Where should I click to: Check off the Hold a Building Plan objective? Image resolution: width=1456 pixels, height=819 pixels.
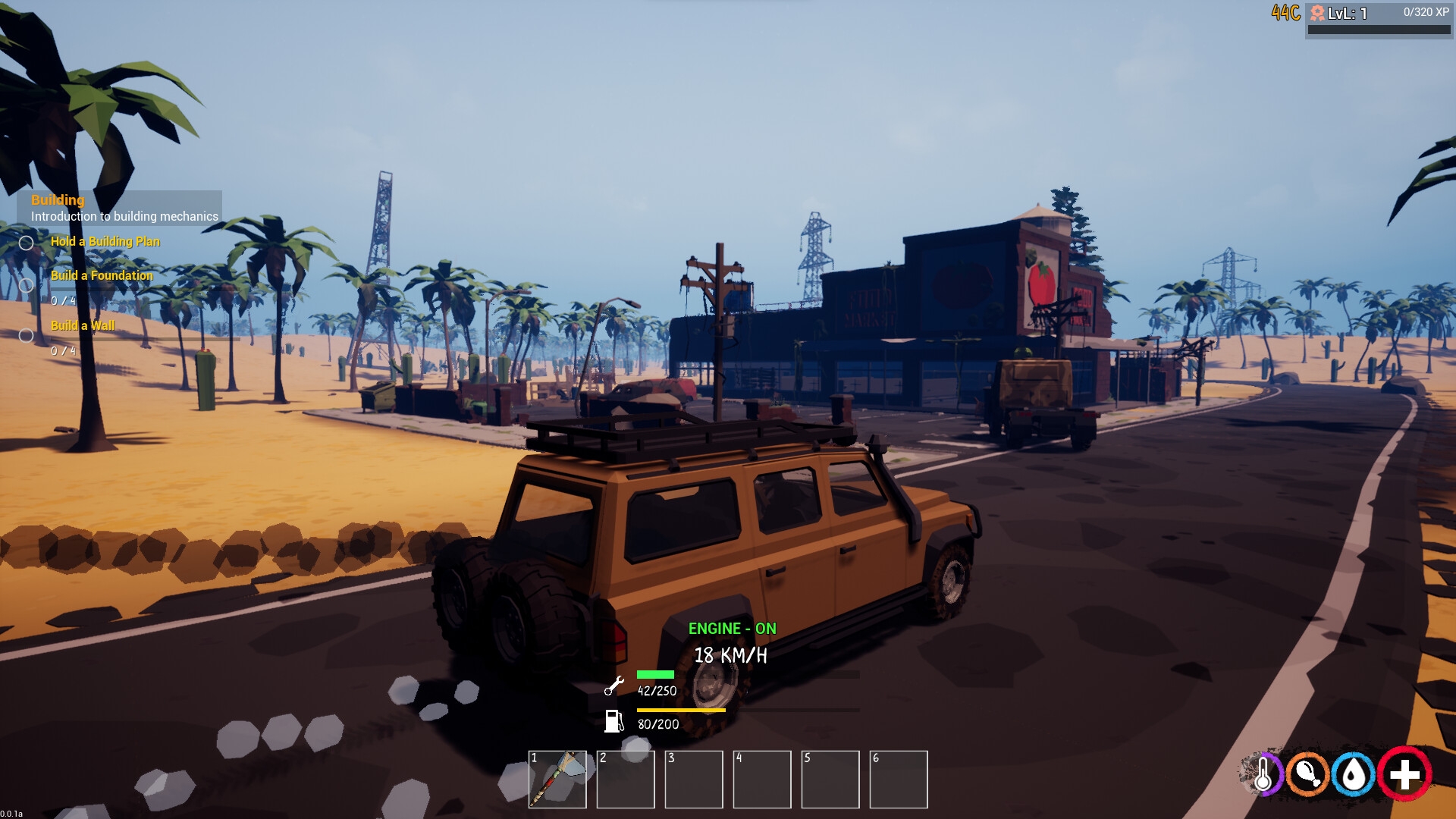(27, 242)
